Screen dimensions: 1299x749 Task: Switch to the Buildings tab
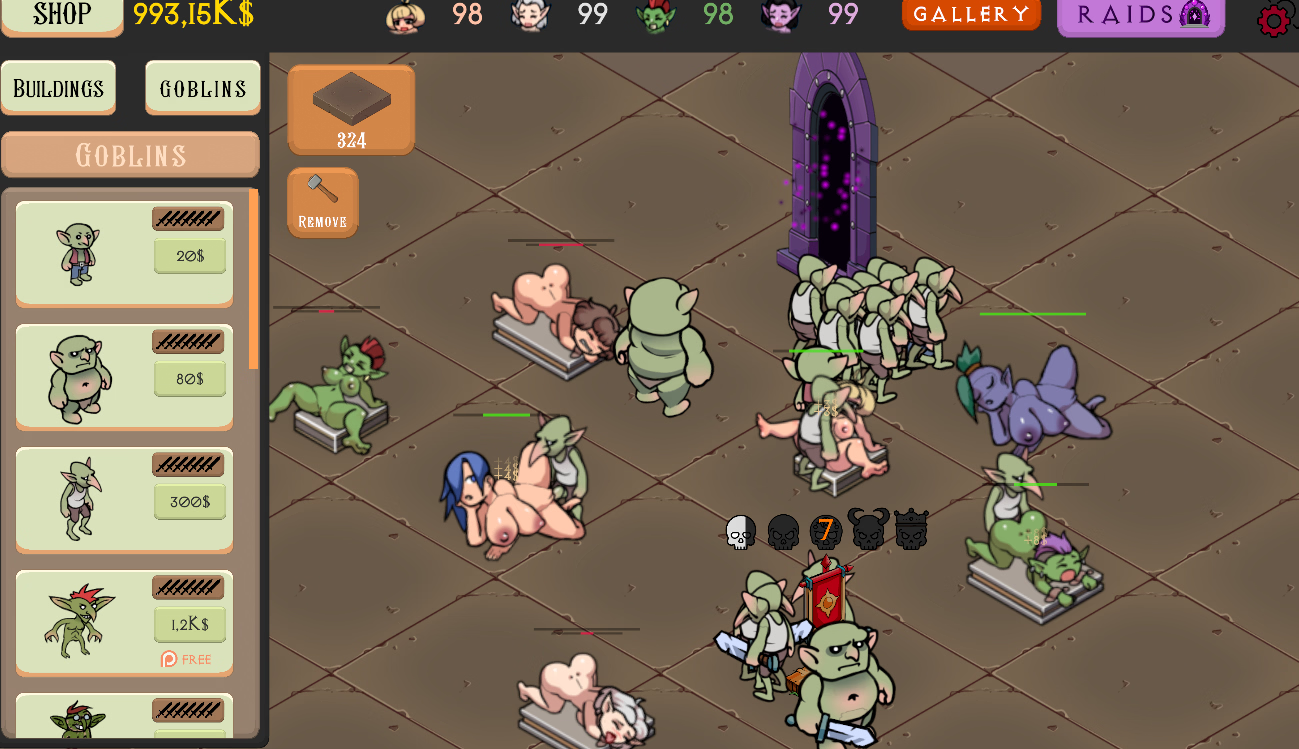pos(58,88)
